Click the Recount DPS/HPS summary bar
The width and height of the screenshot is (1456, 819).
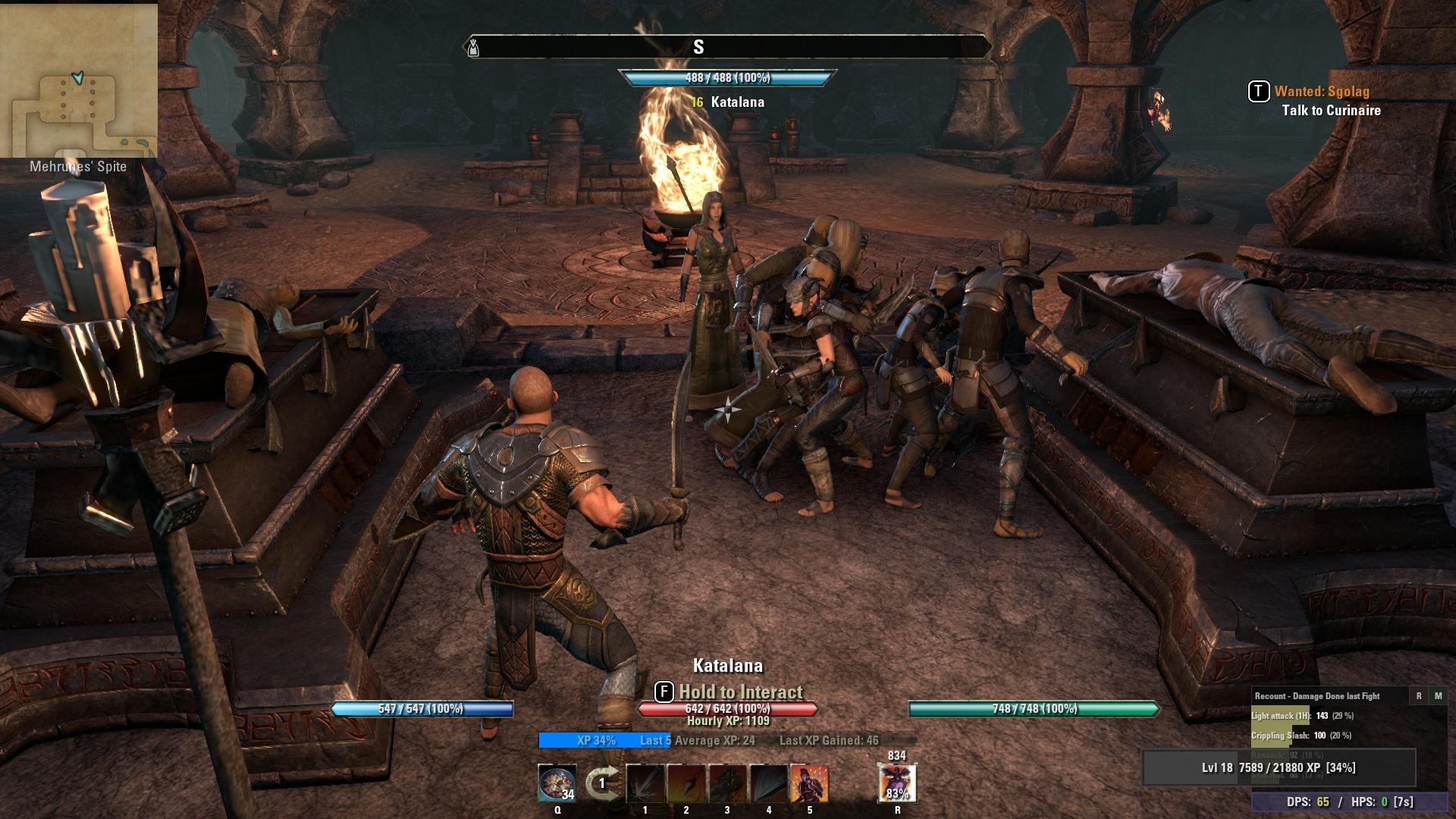coord(1353,802)
